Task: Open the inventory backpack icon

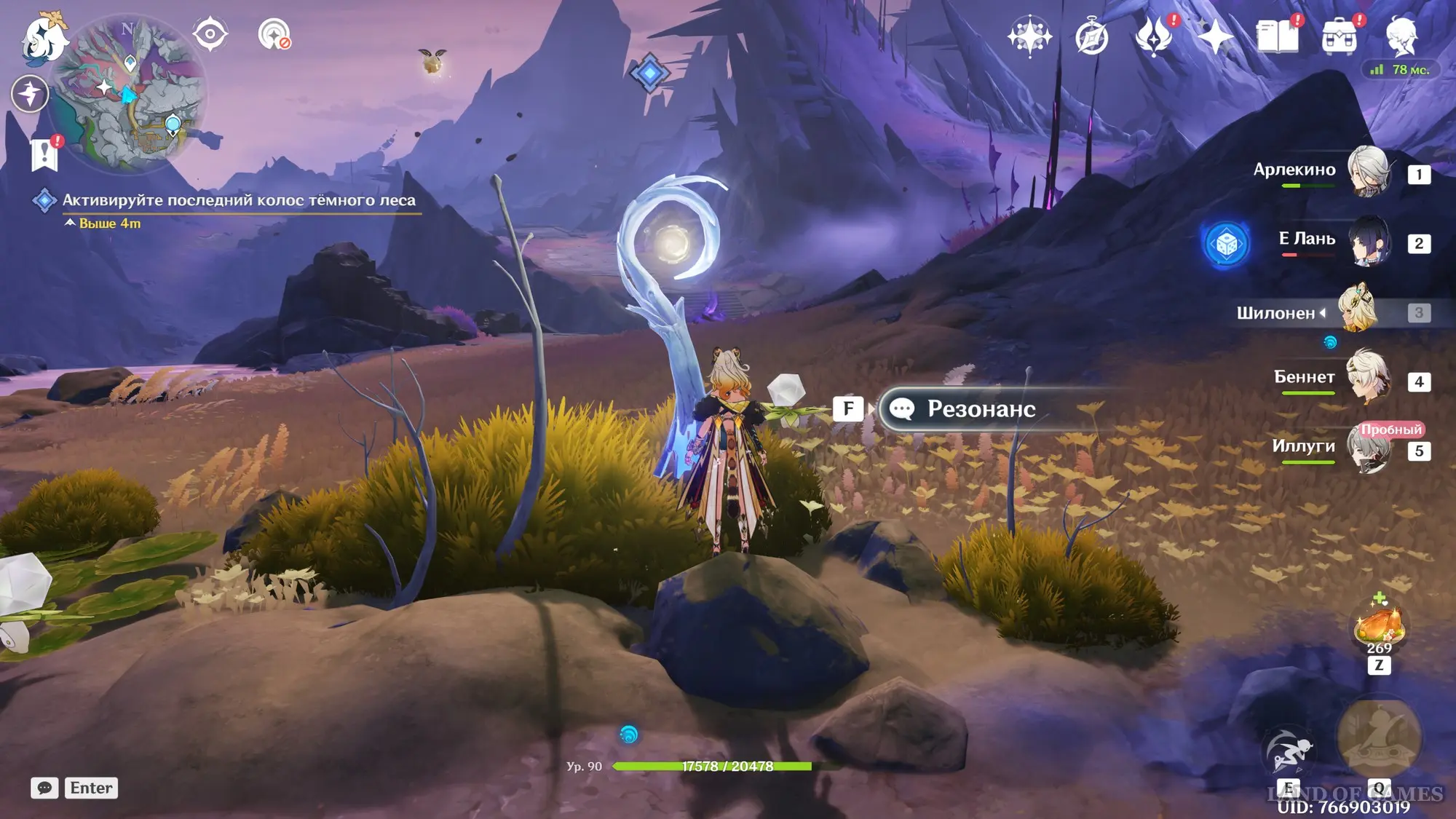Action: pos(1340,36)
